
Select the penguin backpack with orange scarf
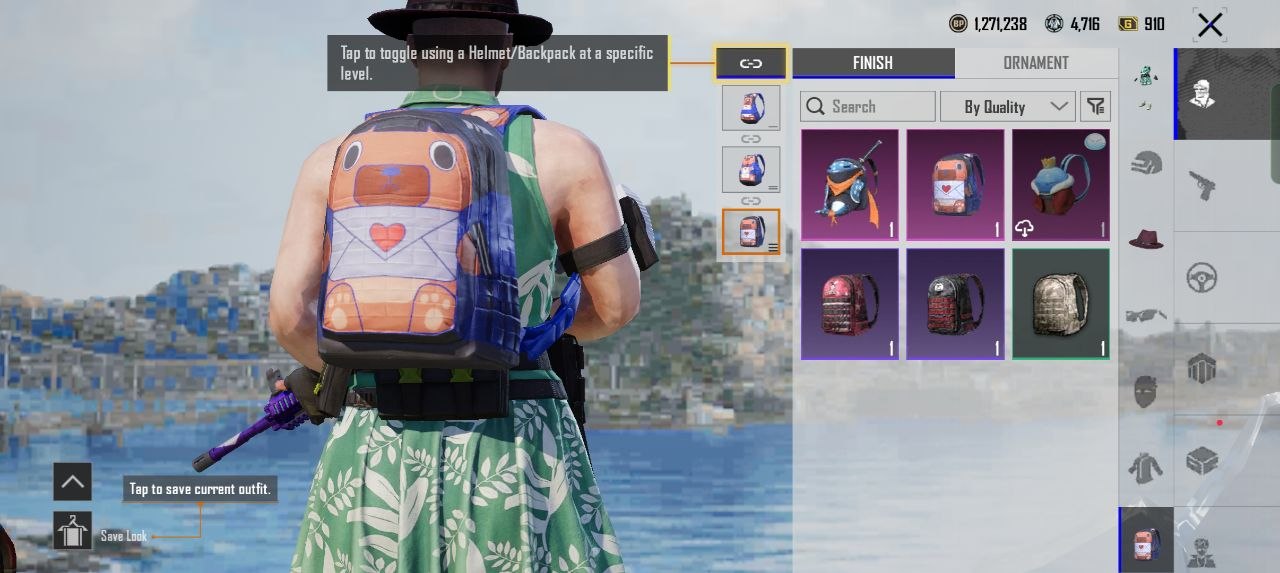[850, 185]
